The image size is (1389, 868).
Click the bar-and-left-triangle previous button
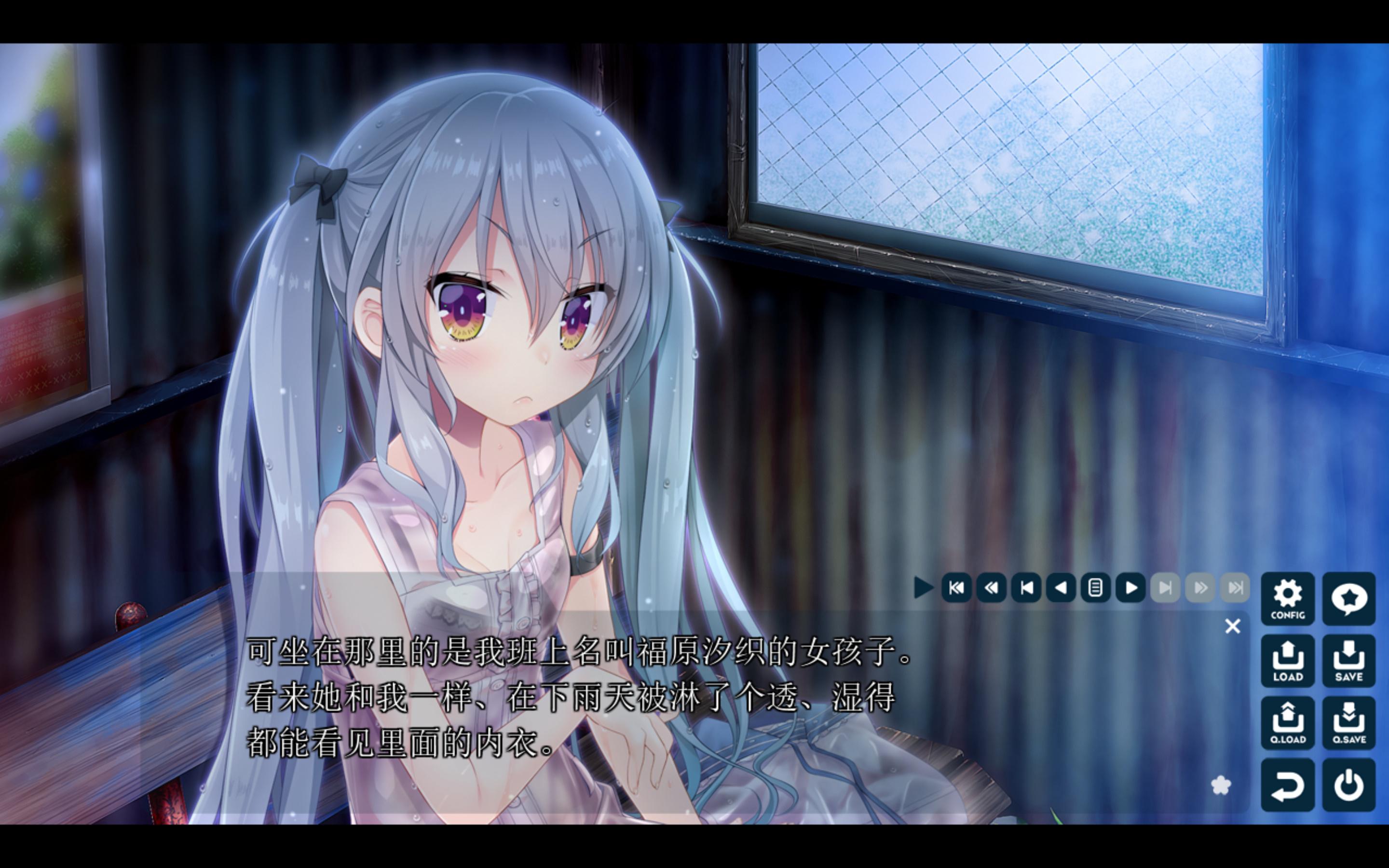coord(1026,587)
